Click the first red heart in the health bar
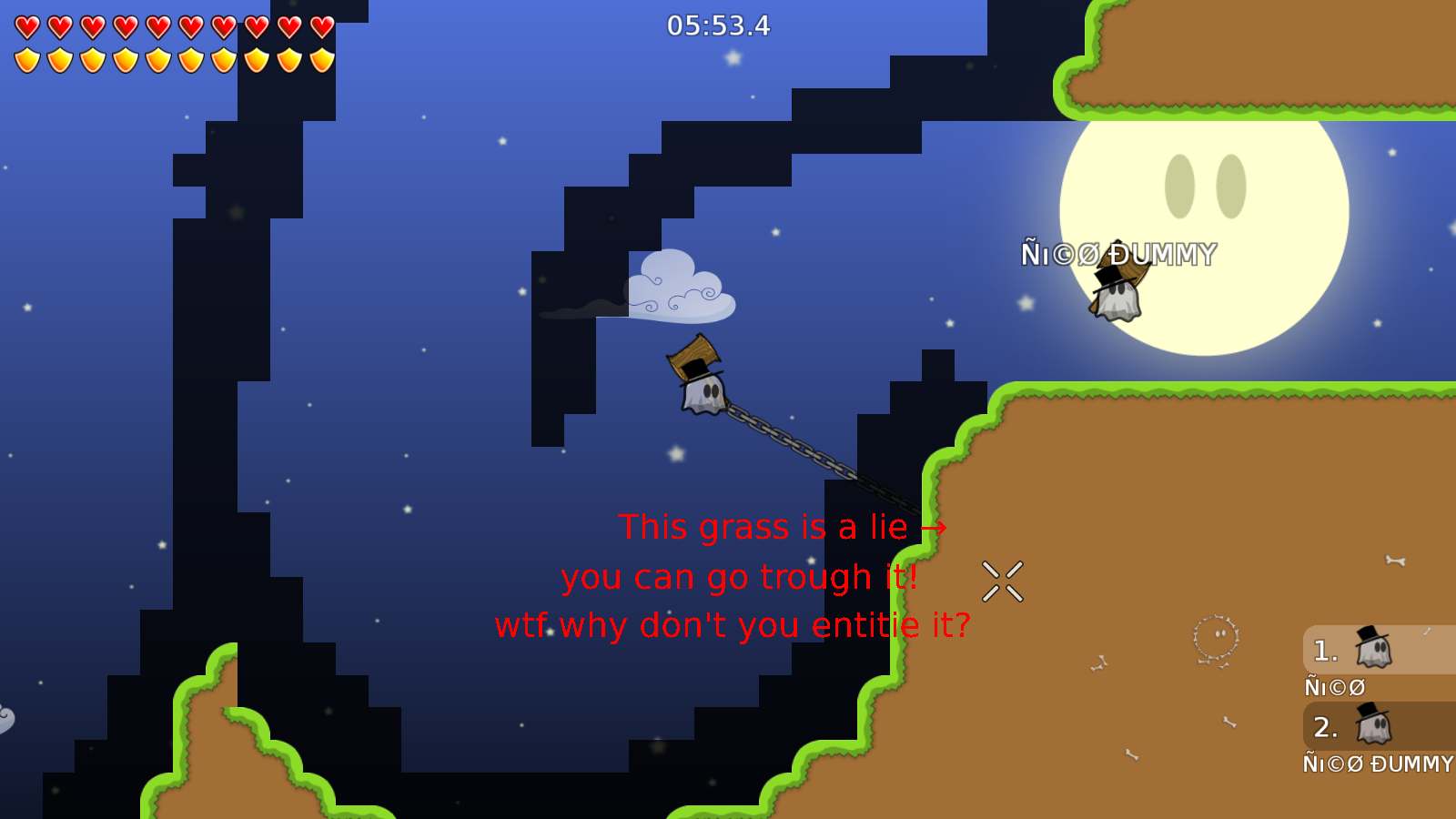Image resolution: width=1456 pixels, height=819 pixels. [x=25, y=25]
